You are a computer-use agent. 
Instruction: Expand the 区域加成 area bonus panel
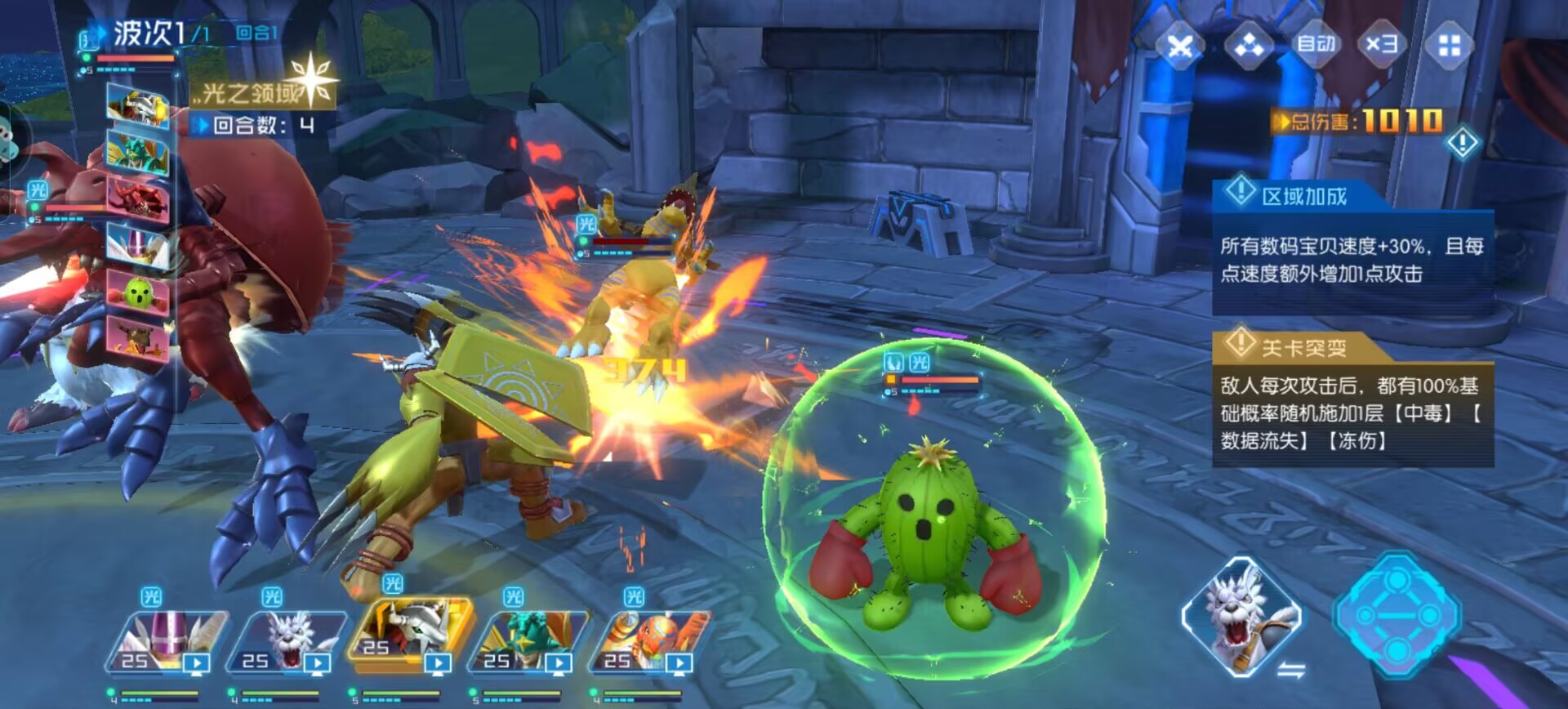1303,196
